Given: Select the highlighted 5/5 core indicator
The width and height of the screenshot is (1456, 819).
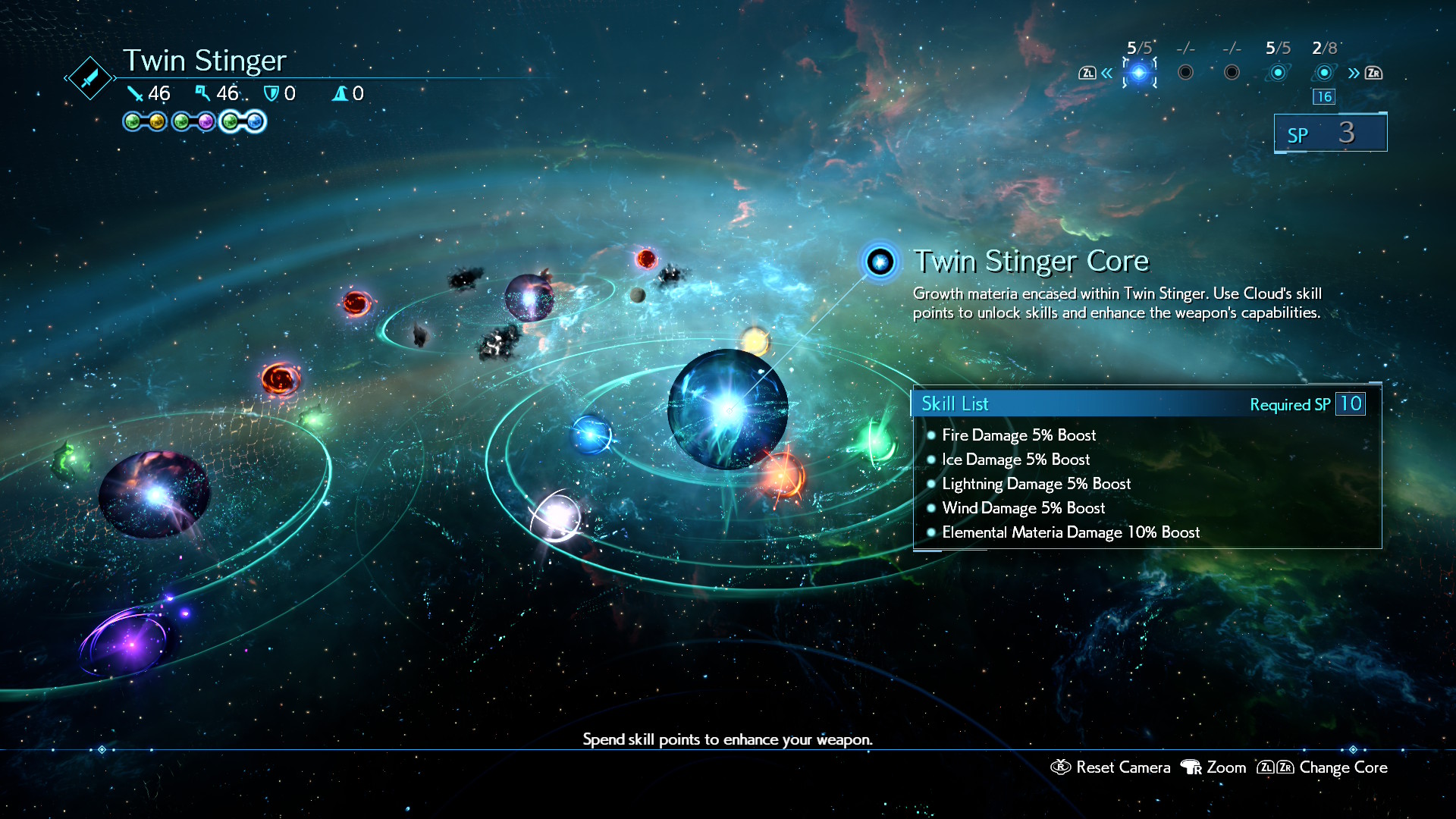Looking at the screenshot, I should point(1139,73).
